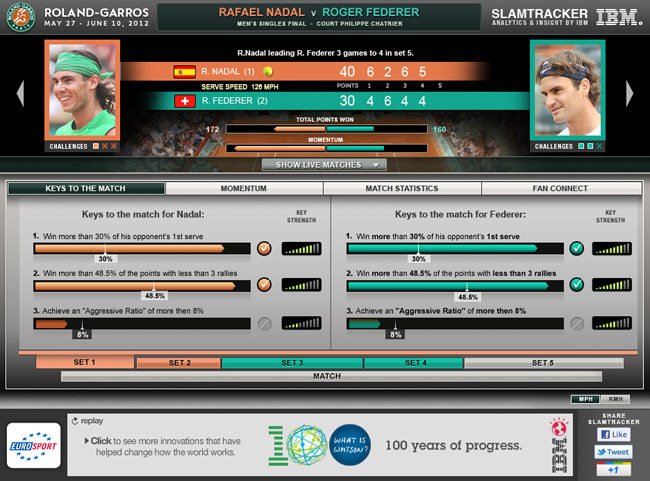Select the Set 4 segment

click(414, 362)
